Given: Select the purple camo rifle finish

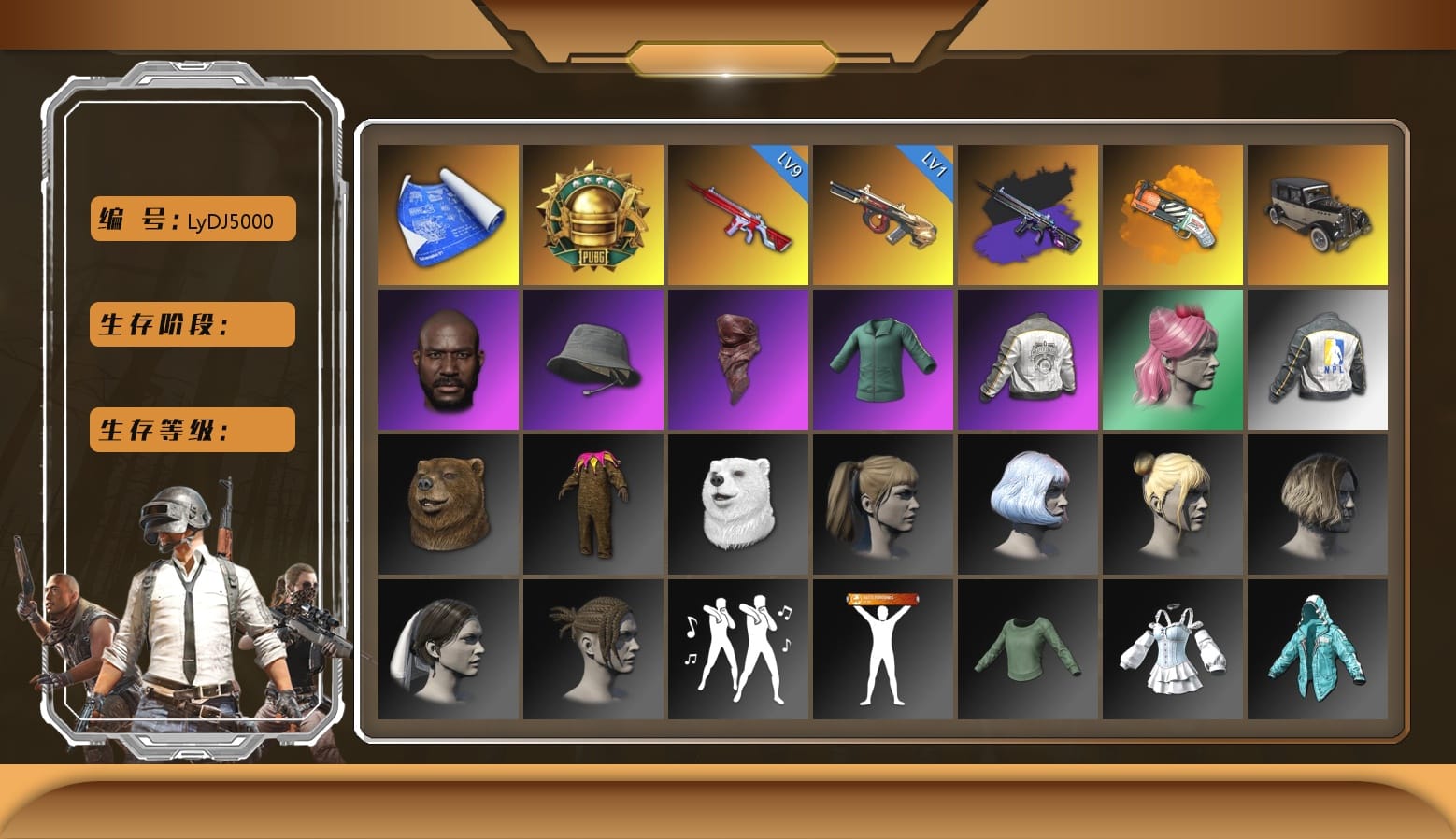Looking at the screenshot, I should click(1028, 213).
